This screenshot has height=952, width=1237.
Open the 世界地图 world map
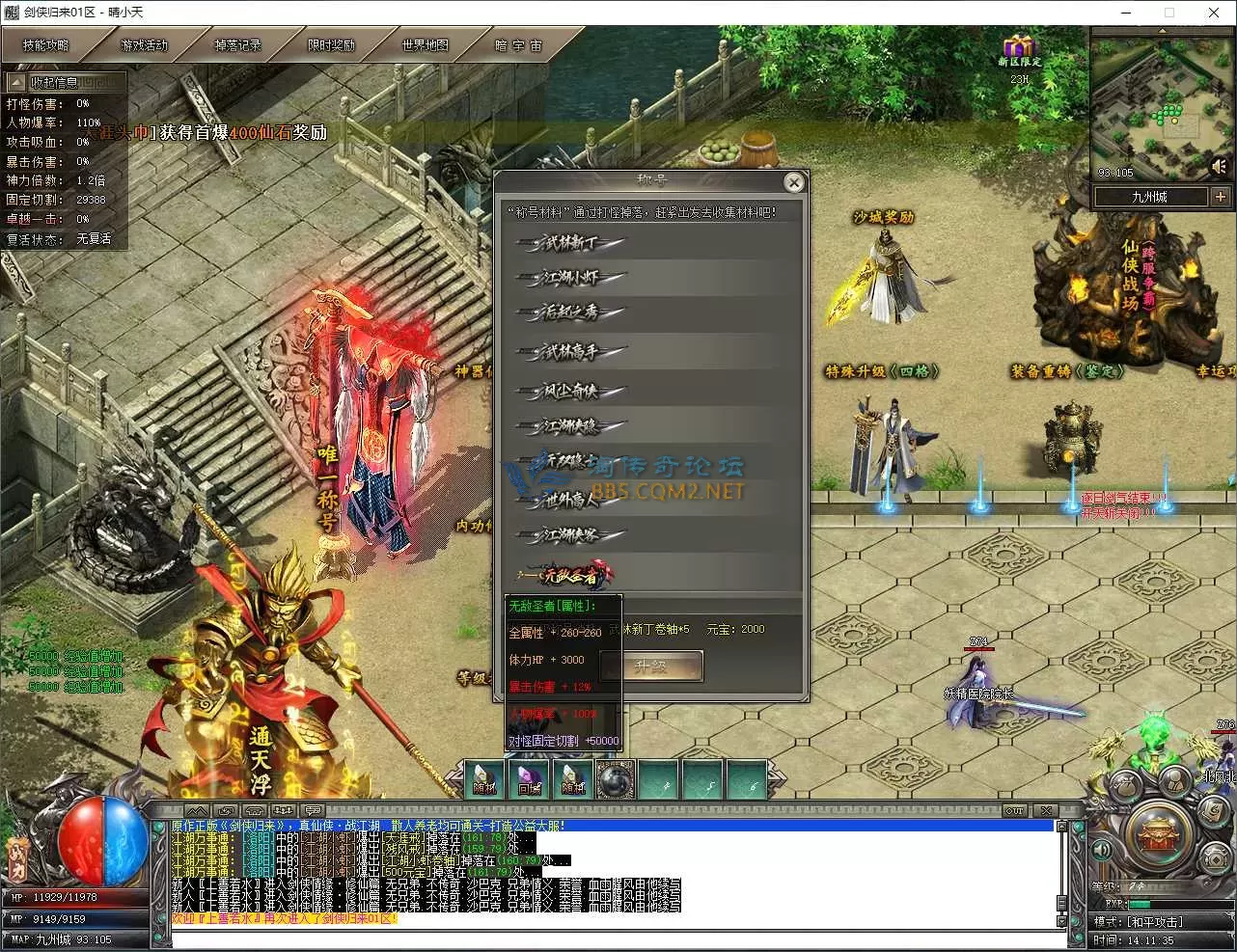425,45
